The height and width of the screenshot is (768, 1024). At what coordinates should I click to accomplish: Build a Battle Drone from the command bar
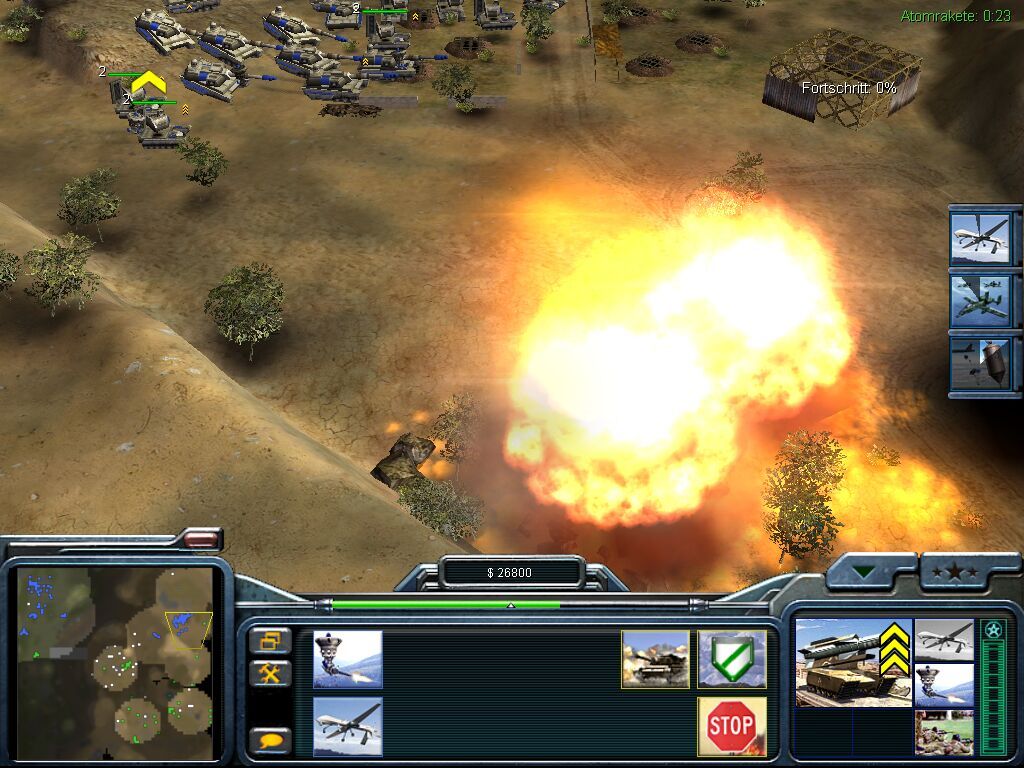tap(347, 659)
